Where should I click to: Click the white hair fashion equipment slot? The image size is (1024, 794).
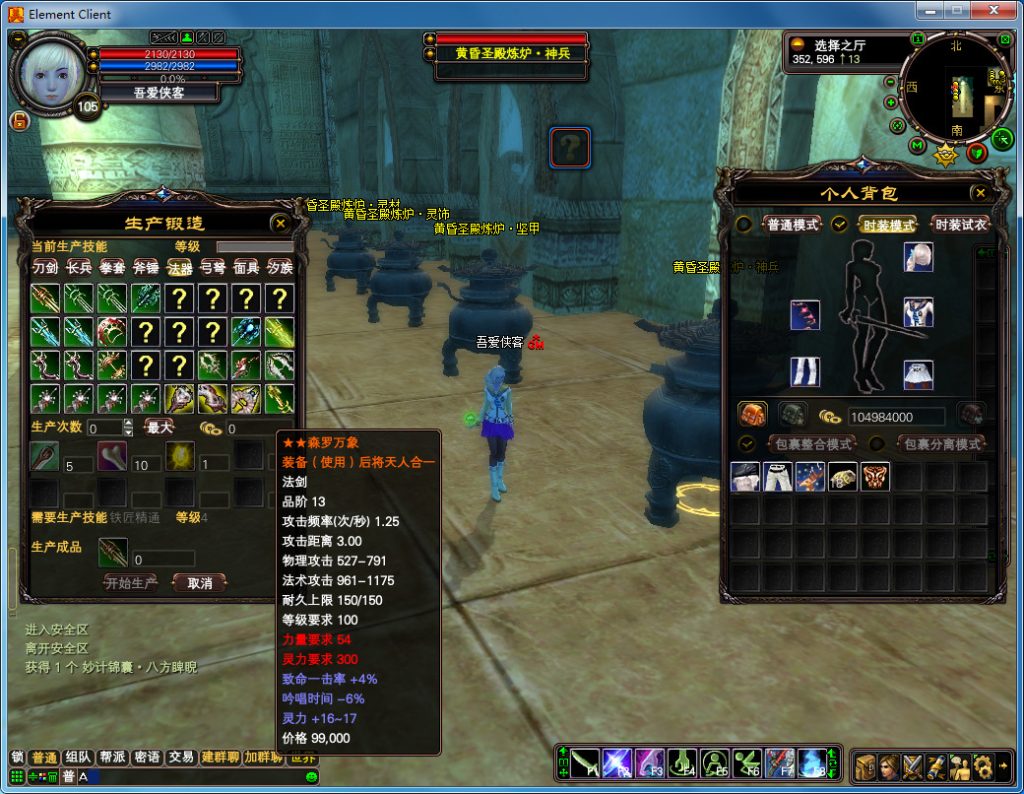(x=918, y=257)
